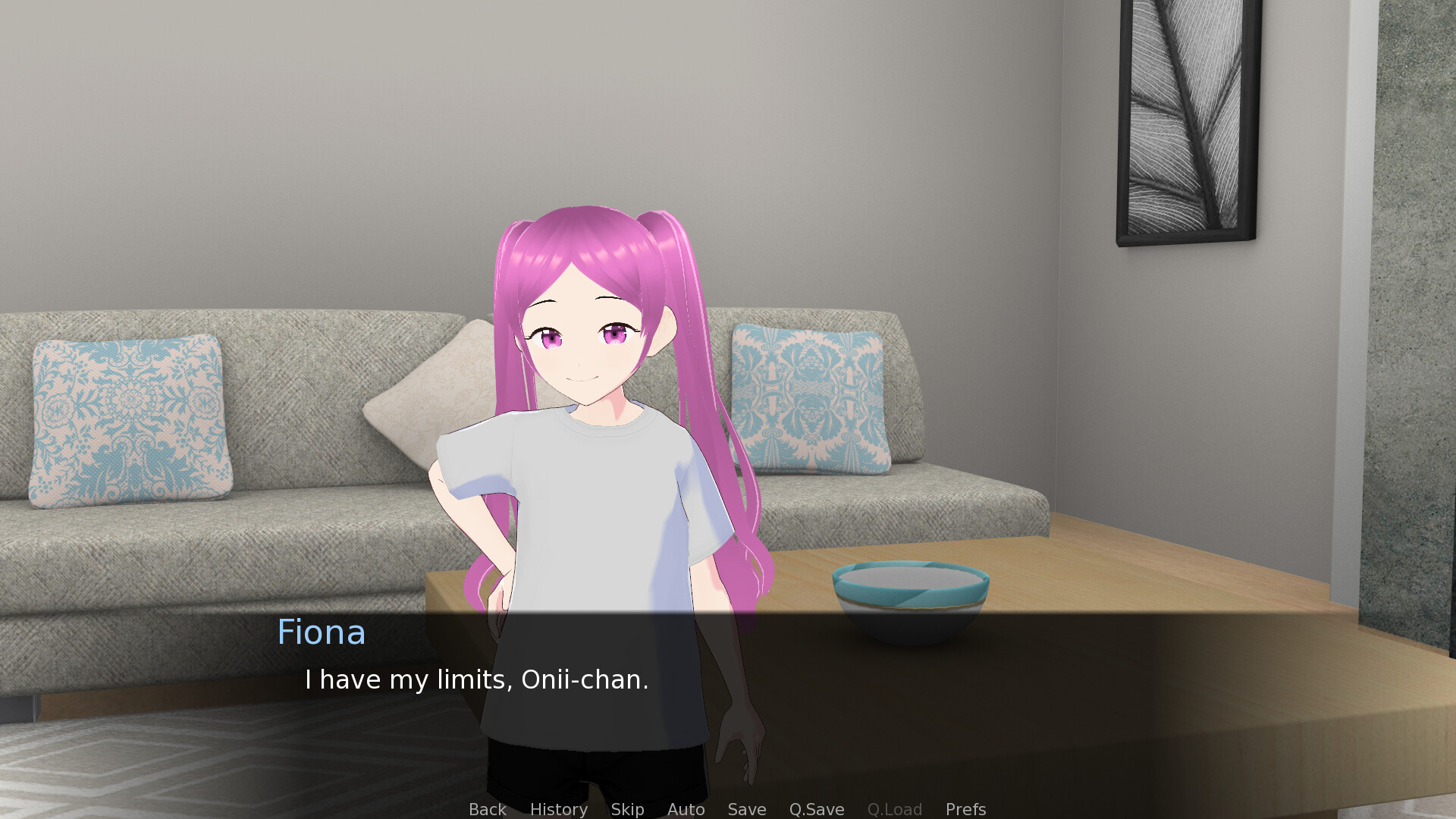
Task: Open the Save screen
Action: tap(746, 809)
